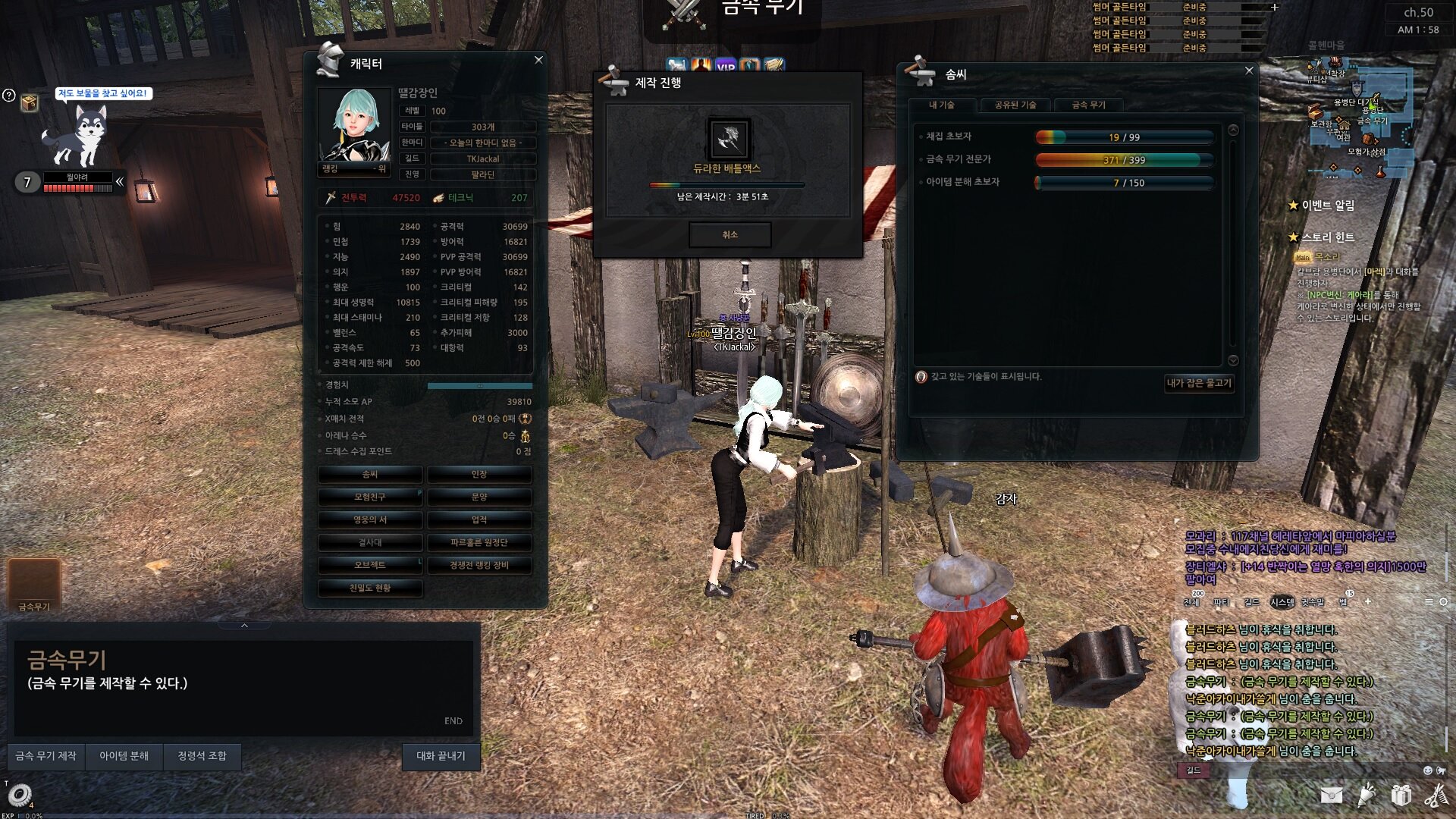The image size is (1456, 819).
Task: View 친밀도 현황 status
Action: pos(370,588)
